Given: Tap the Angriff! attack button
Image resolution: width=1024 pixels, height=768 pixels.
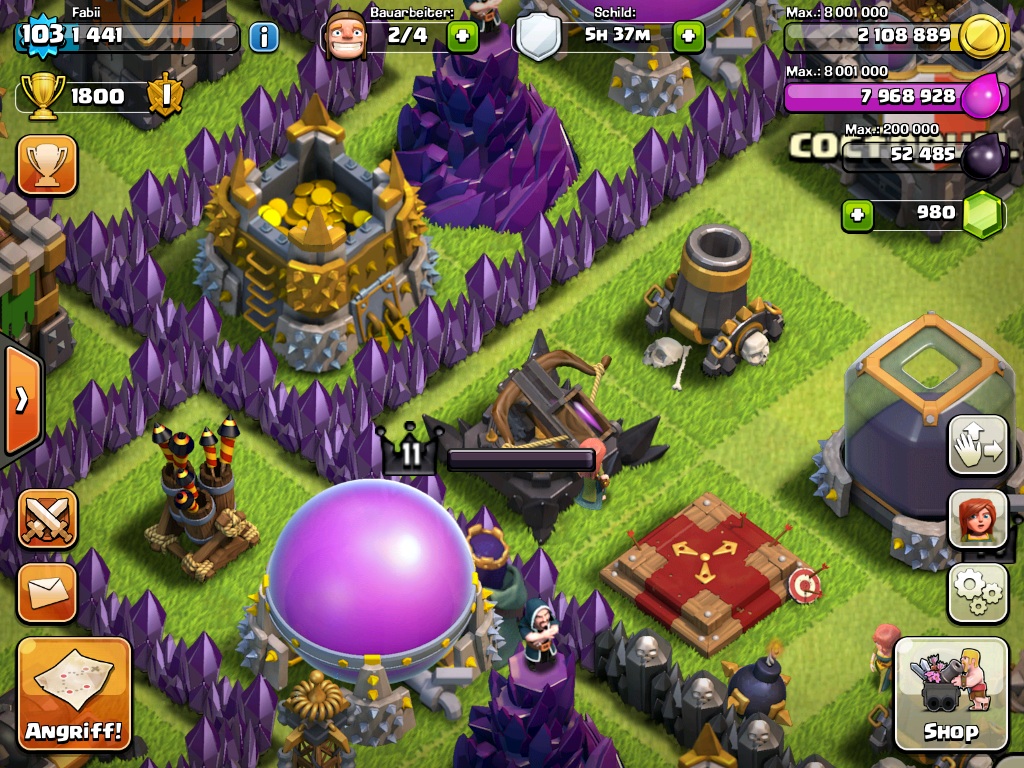Looking at the screenshot, I should point(74,694).
